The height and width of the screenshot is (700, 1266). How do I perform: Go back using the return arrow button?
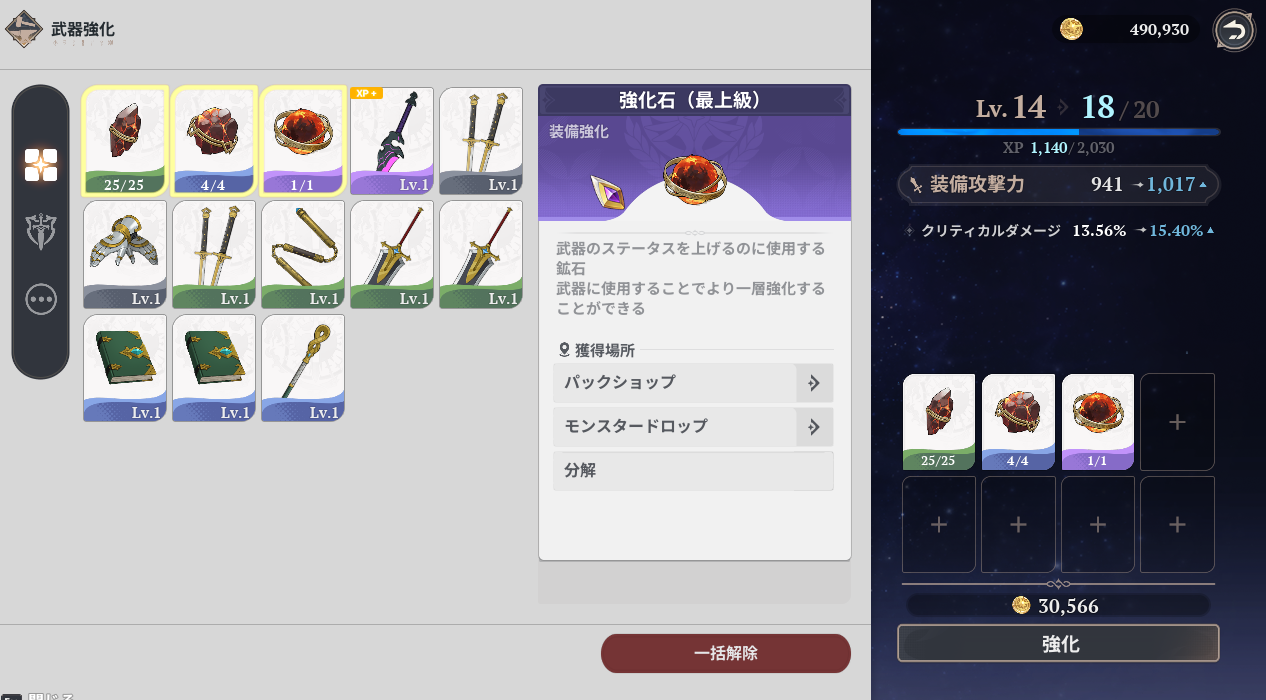click(x=1234, y=30)
